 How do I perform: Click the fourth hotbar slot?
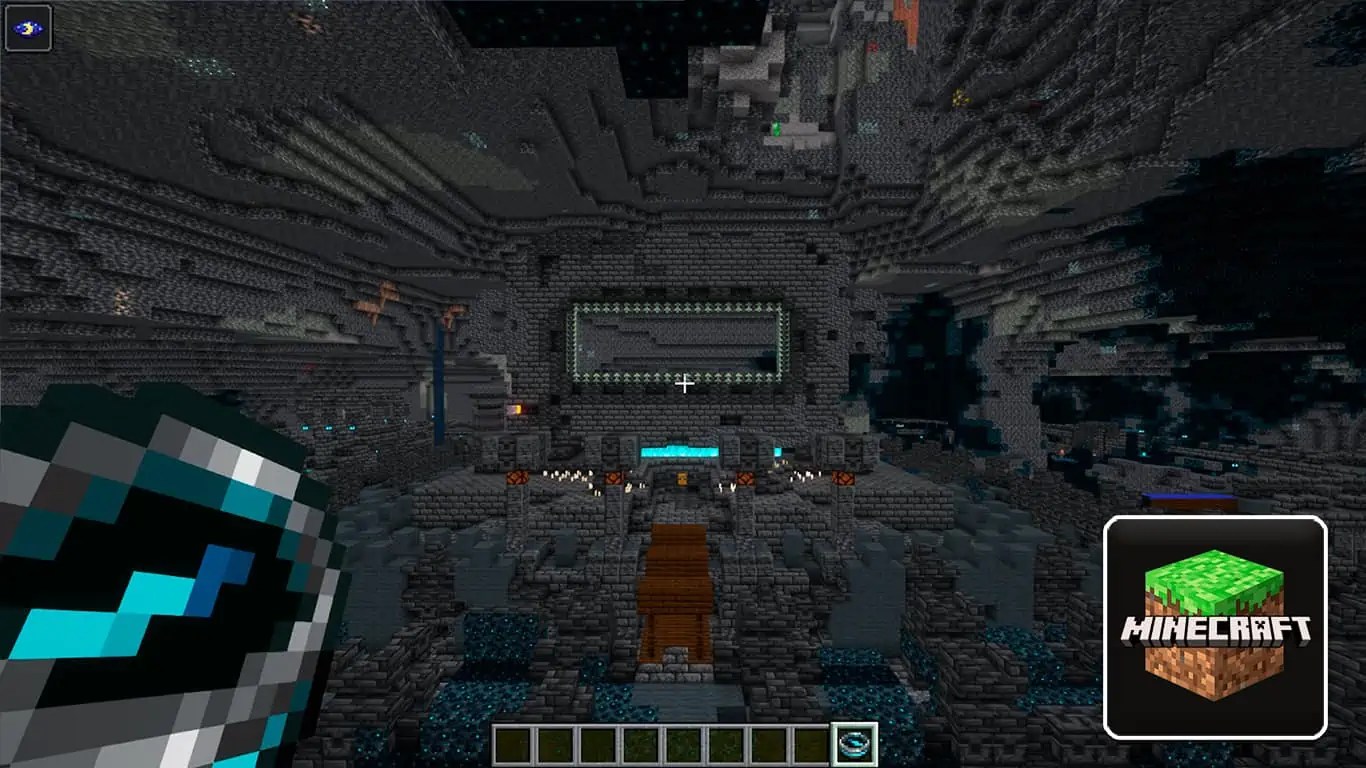[640, 743]
